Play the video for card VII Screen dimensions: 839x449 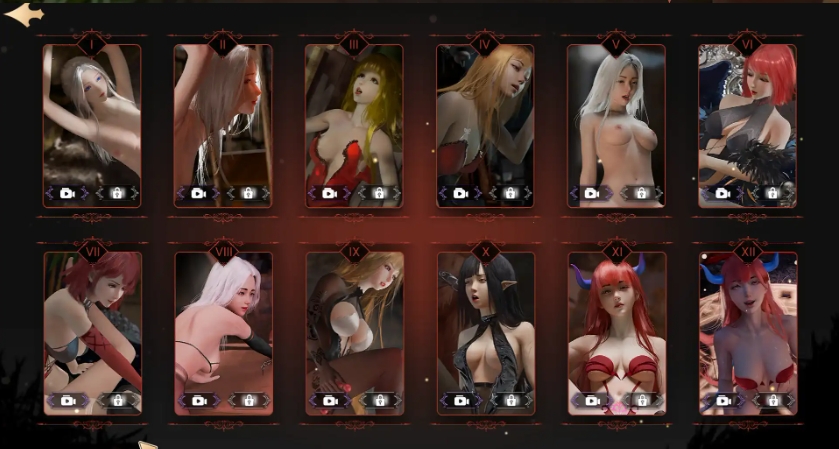[68, 400]
